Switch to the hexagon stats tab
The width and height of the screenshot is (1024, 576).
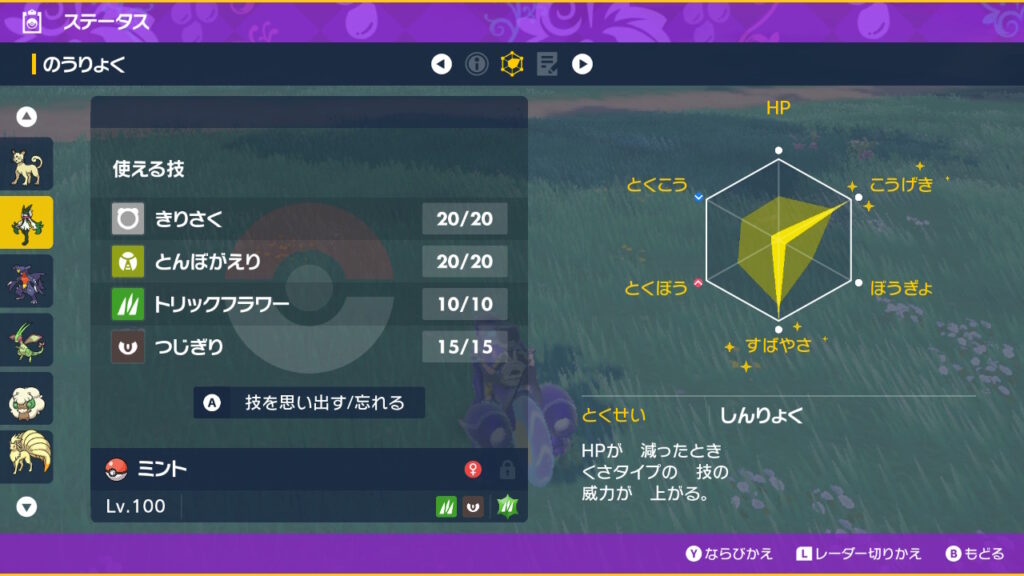[512, 65]
